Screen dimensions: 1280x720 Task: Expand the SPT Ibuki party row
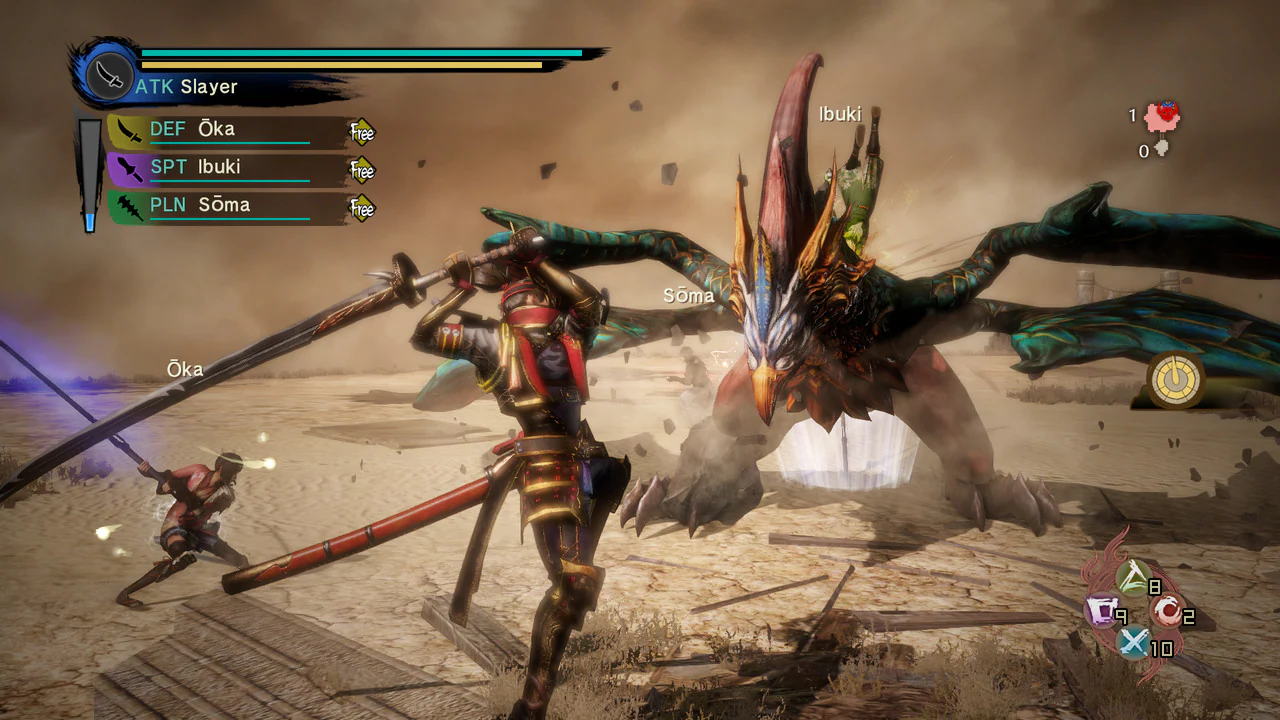pyautogui.click(x=198, y=166)
